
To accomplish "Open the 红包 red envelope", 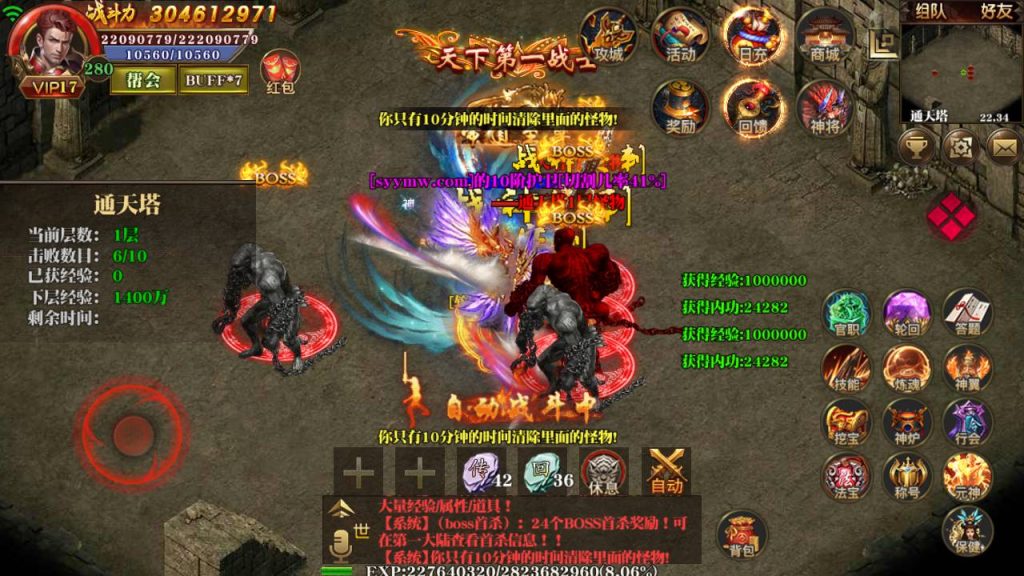I will pyautogui.click(x=280, y=73).
